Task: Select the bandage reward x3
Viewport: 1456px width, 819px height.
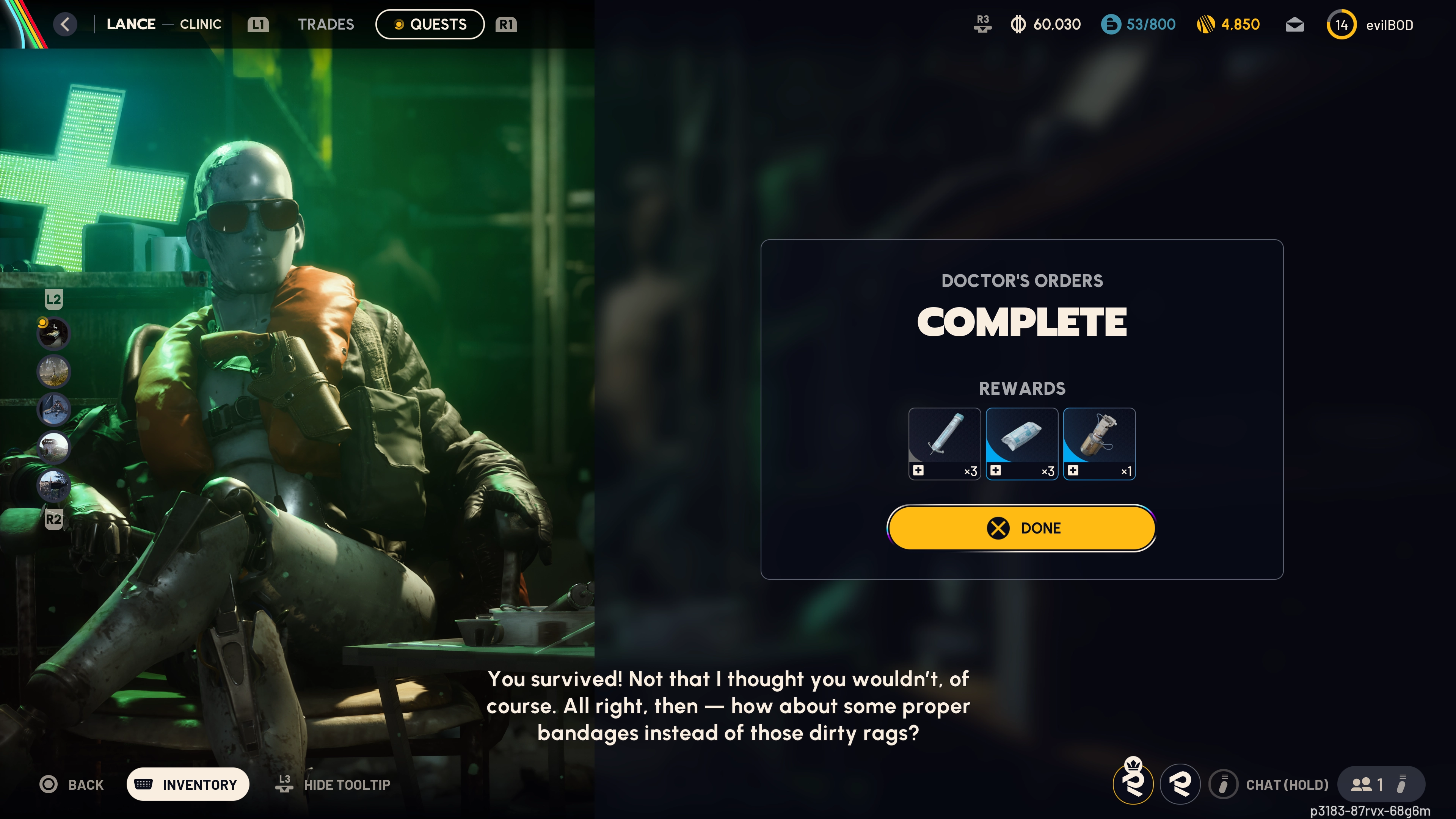Action: (x=1021, y=444)
